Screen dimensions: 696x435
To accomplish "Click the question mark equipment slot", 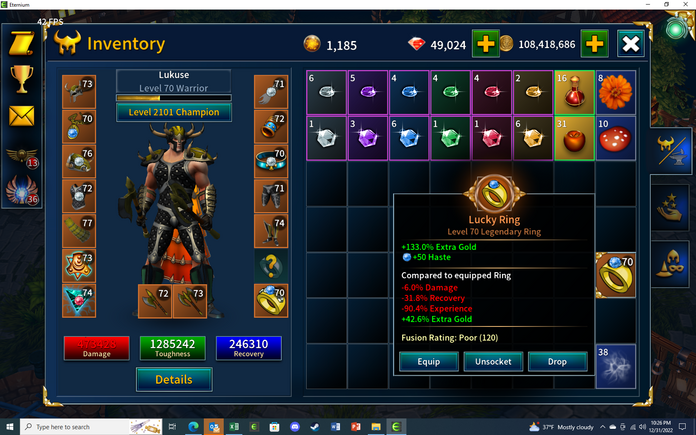I will (269, 264).
